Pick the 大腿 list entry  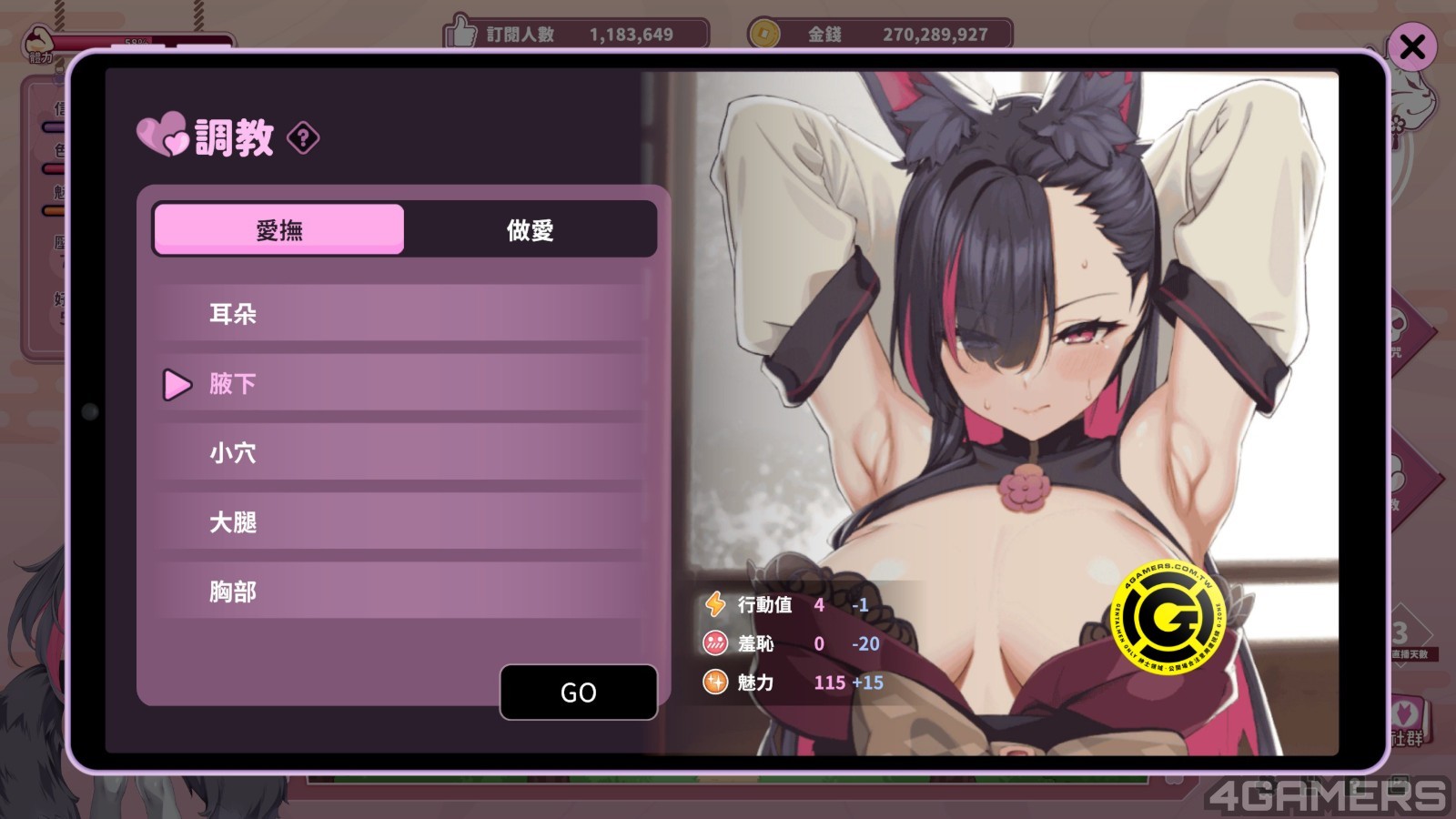click(400, 522)
